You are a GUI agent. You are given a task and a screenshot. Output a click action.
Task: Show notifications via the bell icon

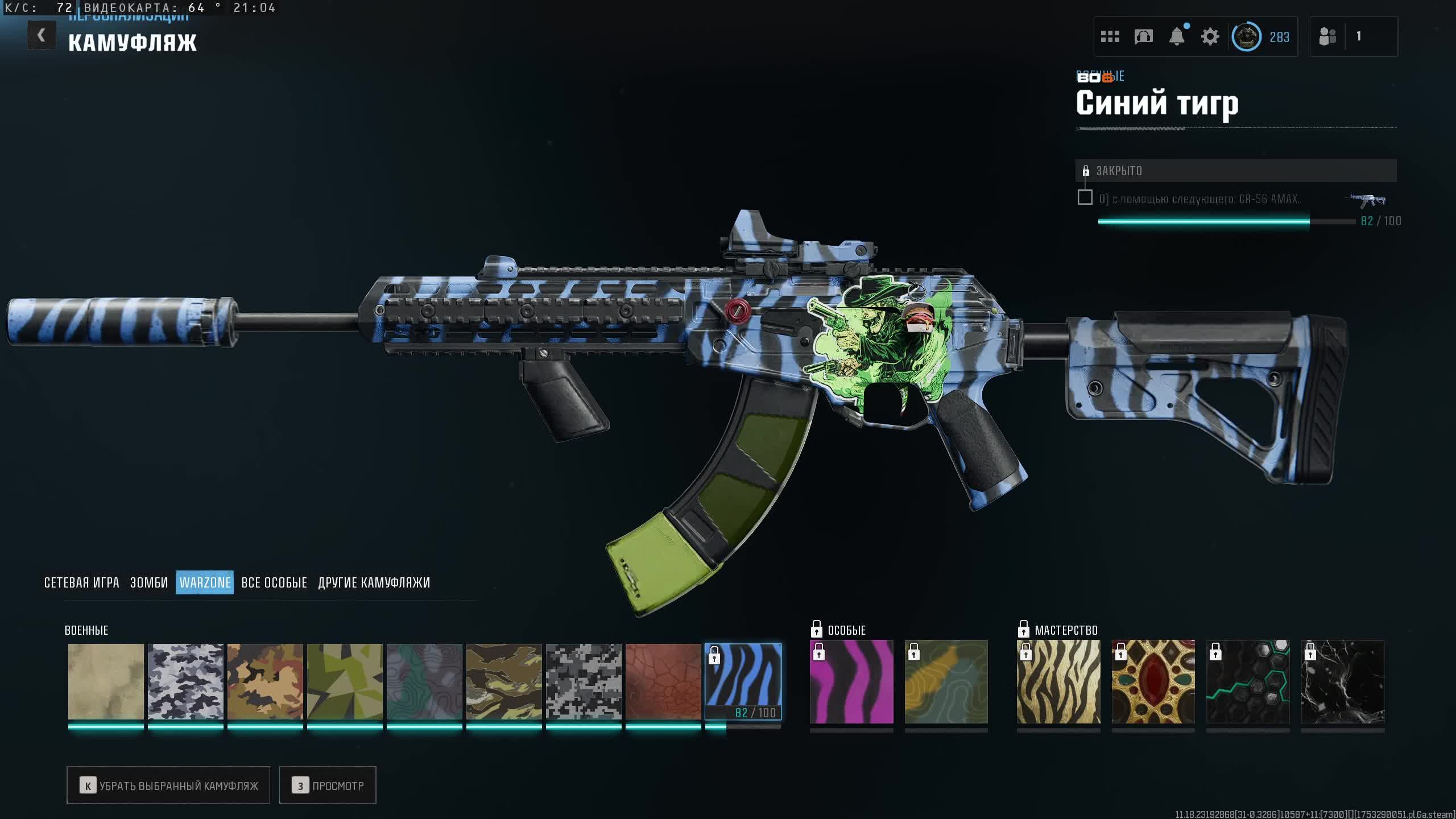coord(1177,37)
